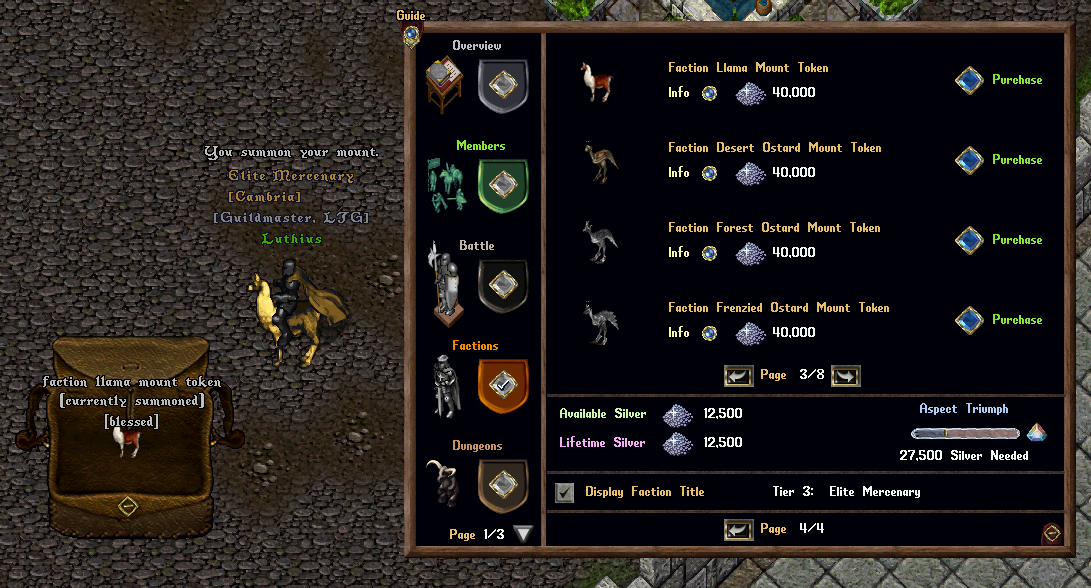Open info for Forest Ostard Mount Token

[x=709, y=253]
